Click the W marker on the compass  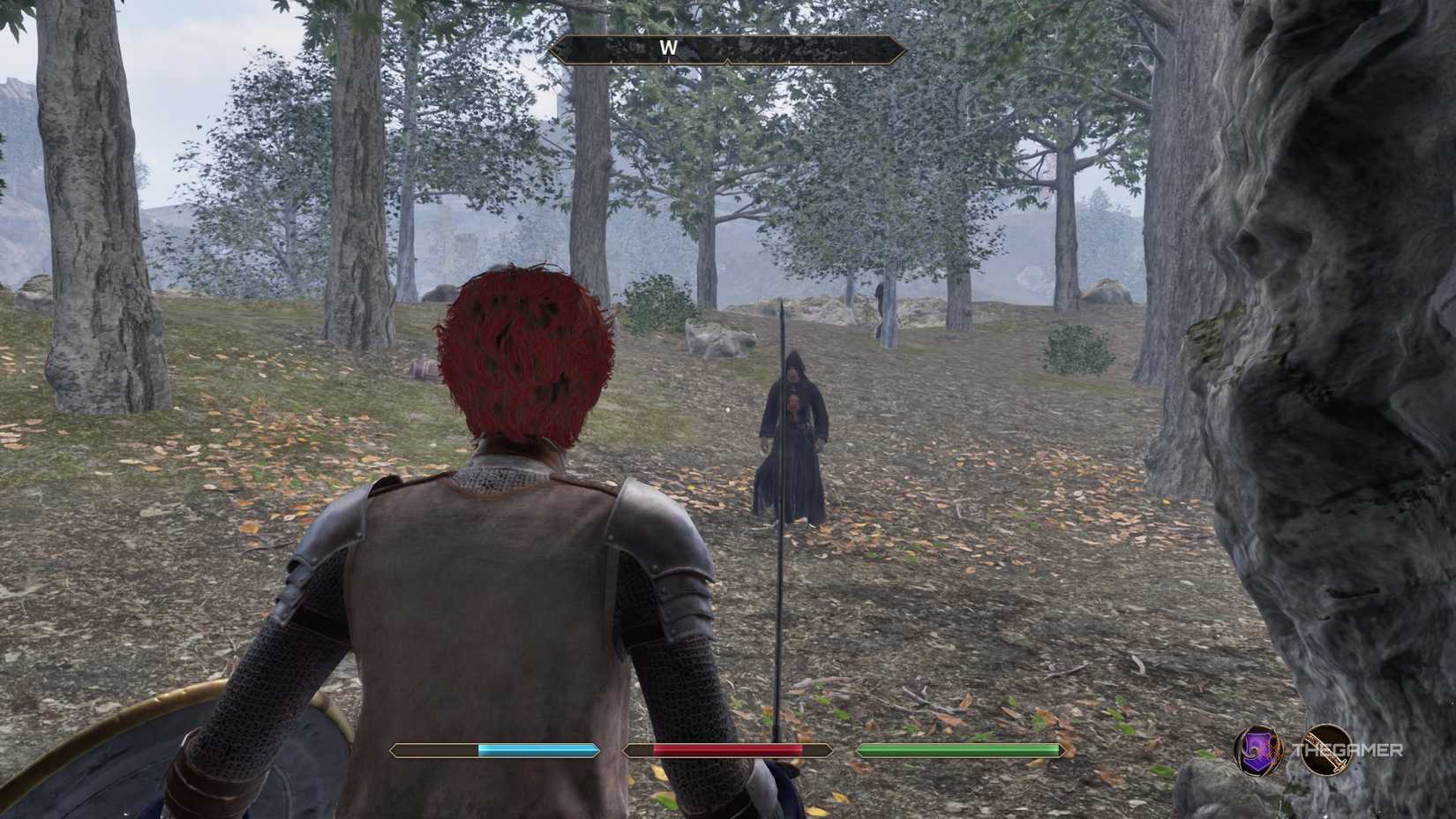coord(666,49)
